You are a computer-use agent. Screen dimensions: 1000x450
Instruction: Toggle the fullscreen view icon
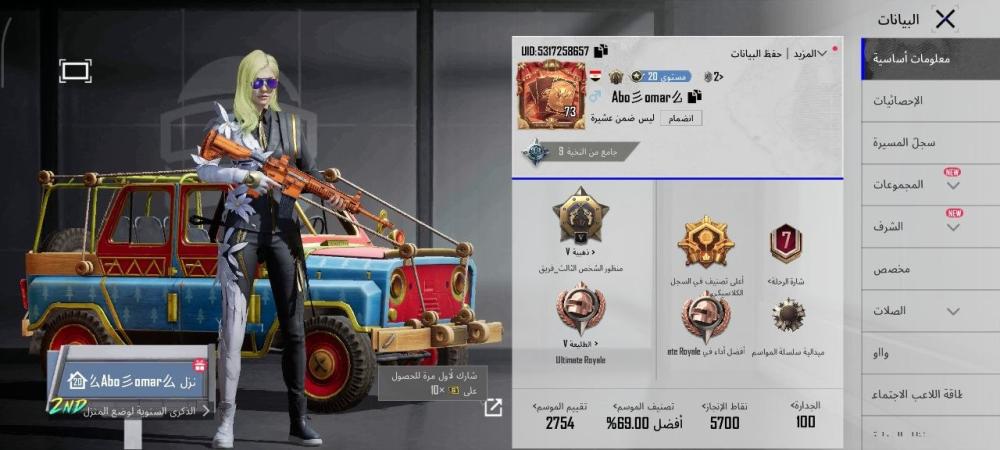click(75, 70)
